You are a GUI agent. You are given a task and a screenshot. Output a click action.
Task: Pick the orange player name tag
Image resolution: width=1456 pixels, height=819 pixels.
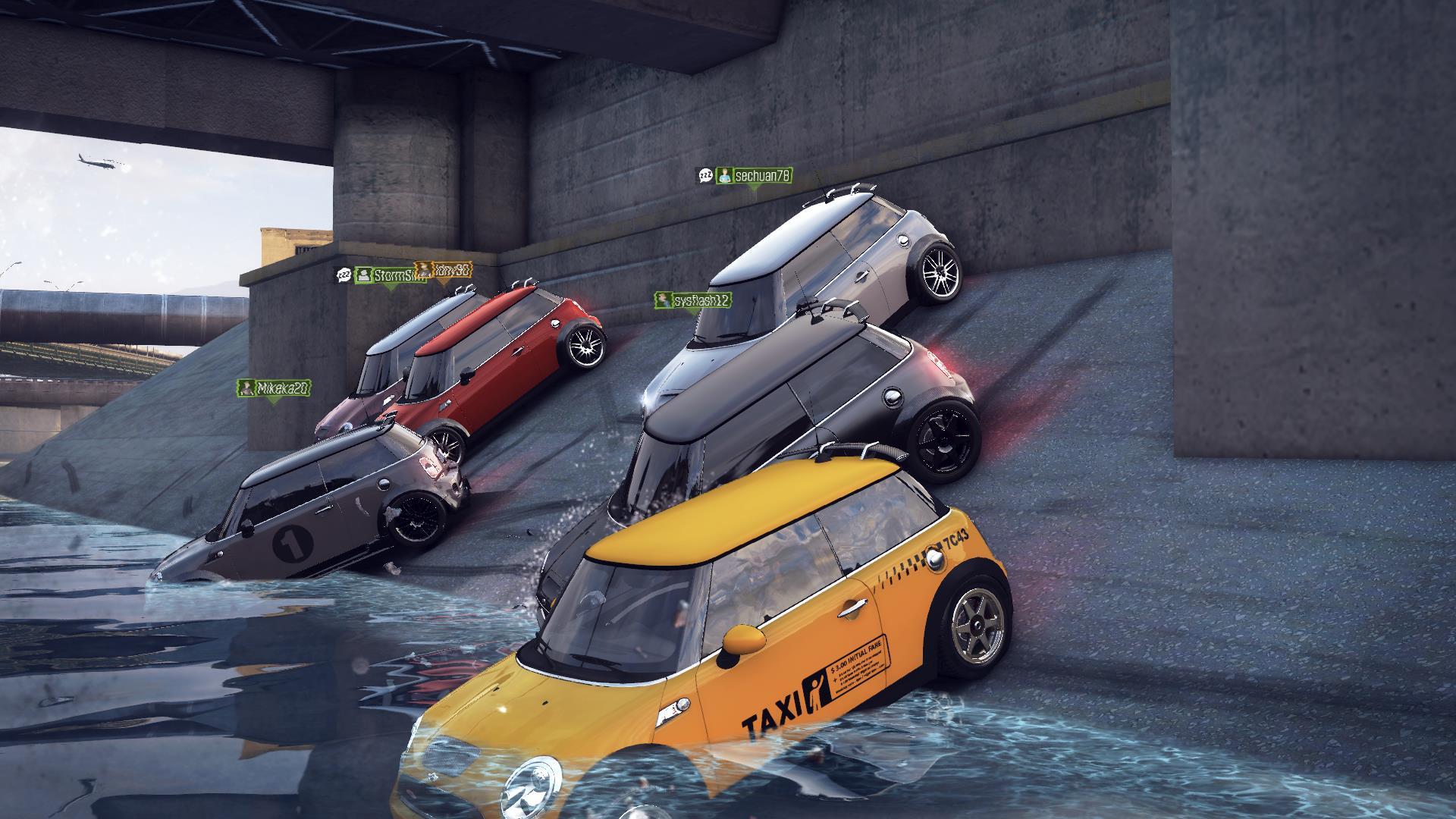(444, 269)
